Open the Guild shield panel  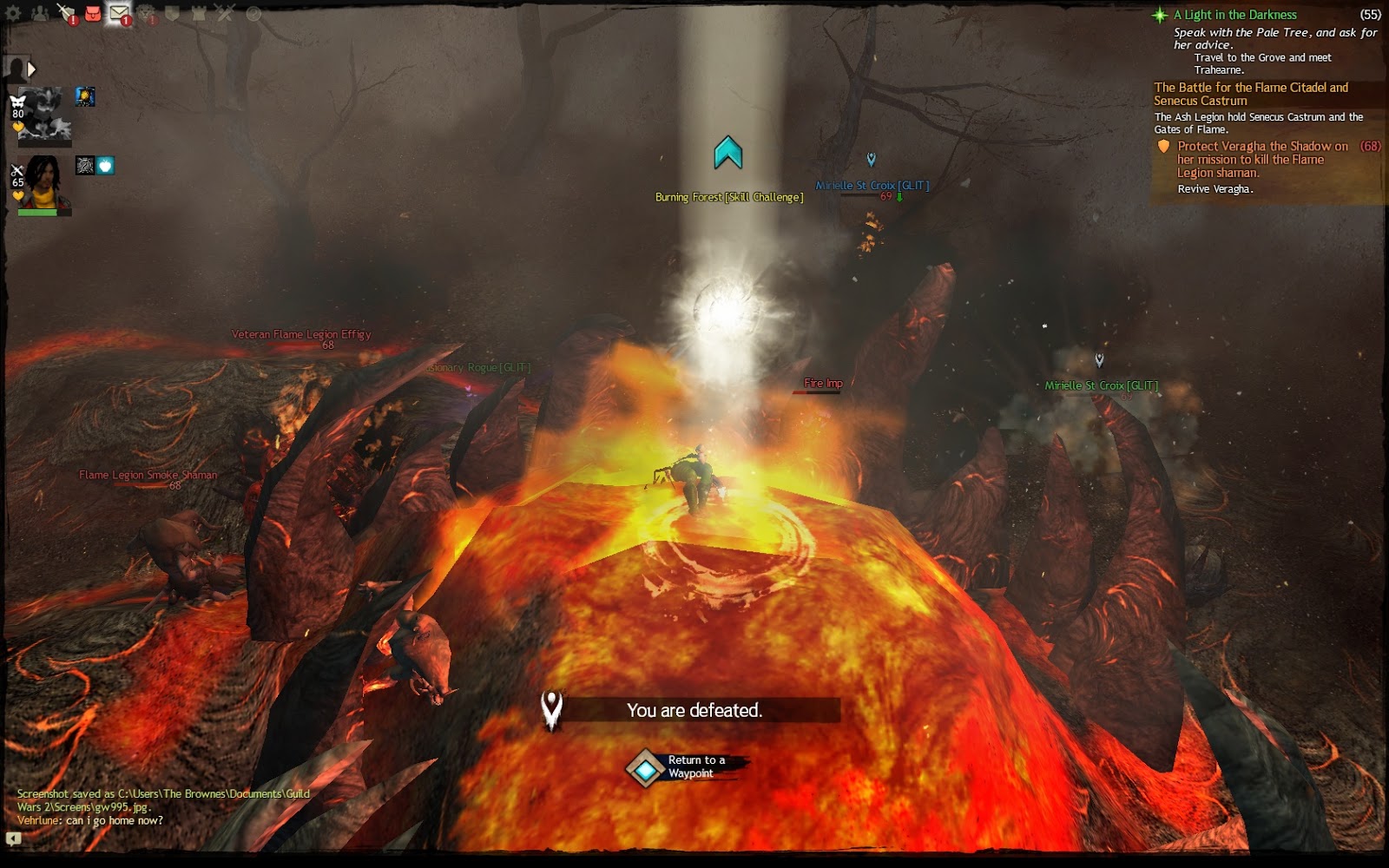174,12
